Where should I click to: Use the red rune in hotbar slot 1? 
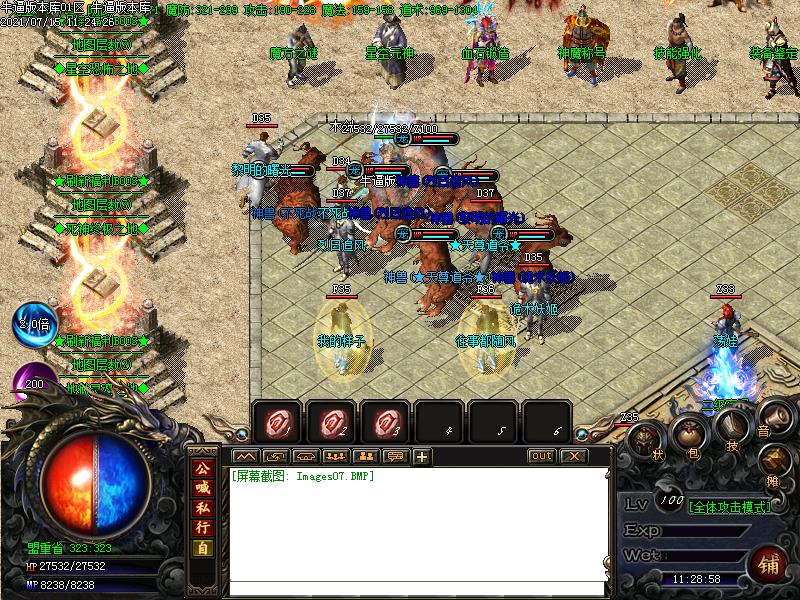[277, 422]
